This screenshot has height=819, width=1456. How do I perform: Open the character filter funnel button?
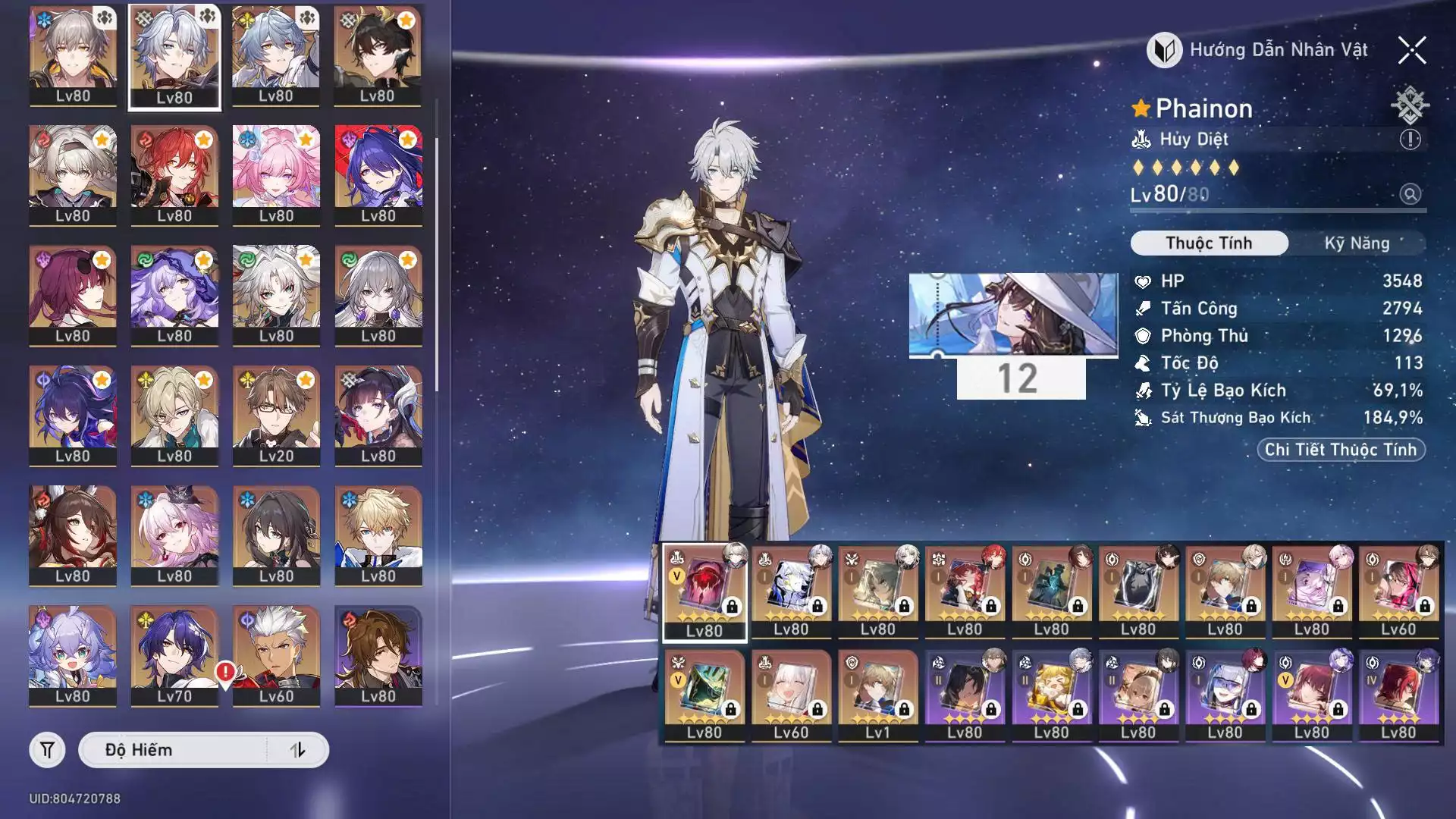[47, 750]
